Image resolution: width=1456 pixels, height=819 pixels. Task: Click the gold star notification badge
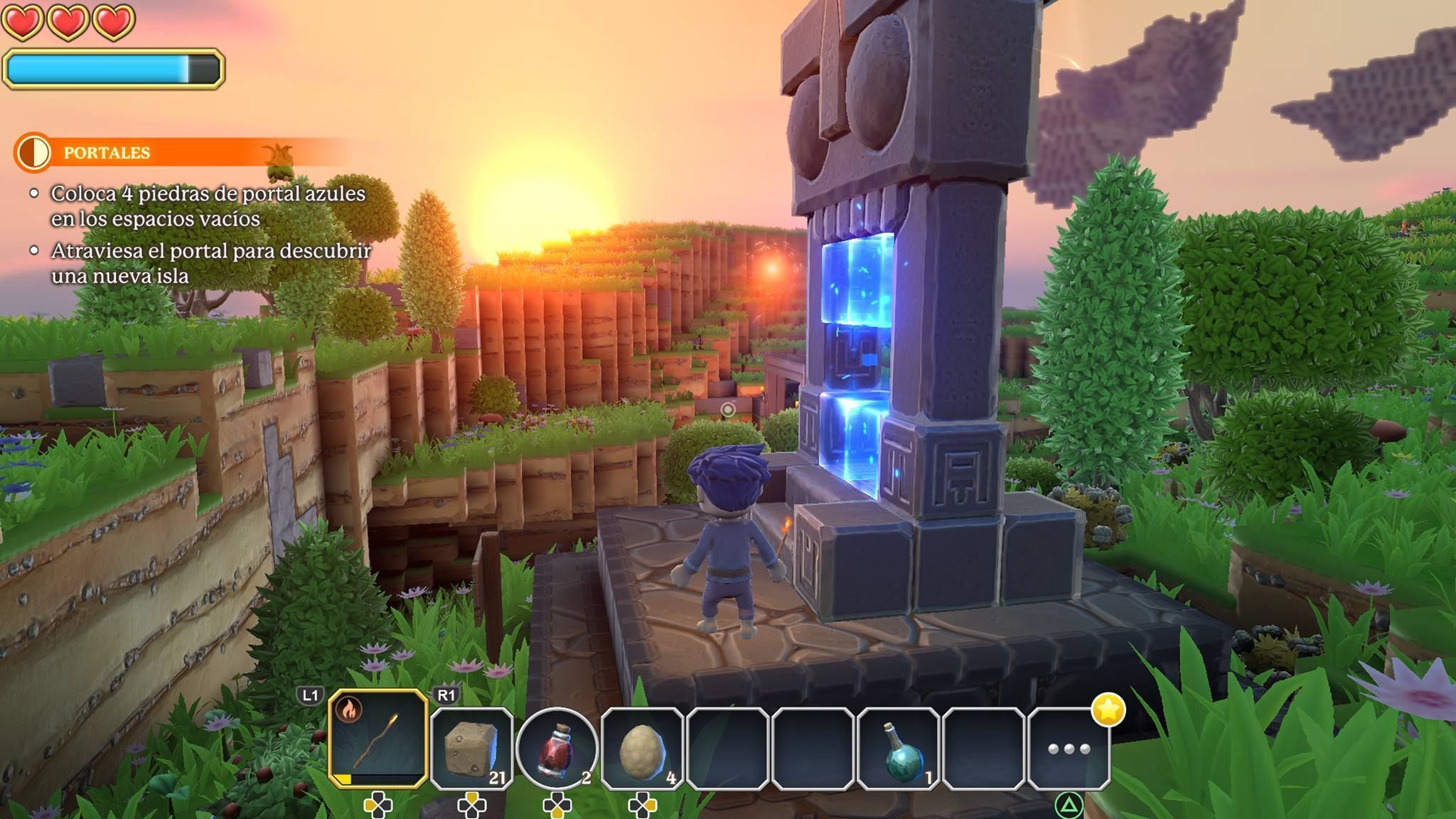click(x=1109, y=710)
